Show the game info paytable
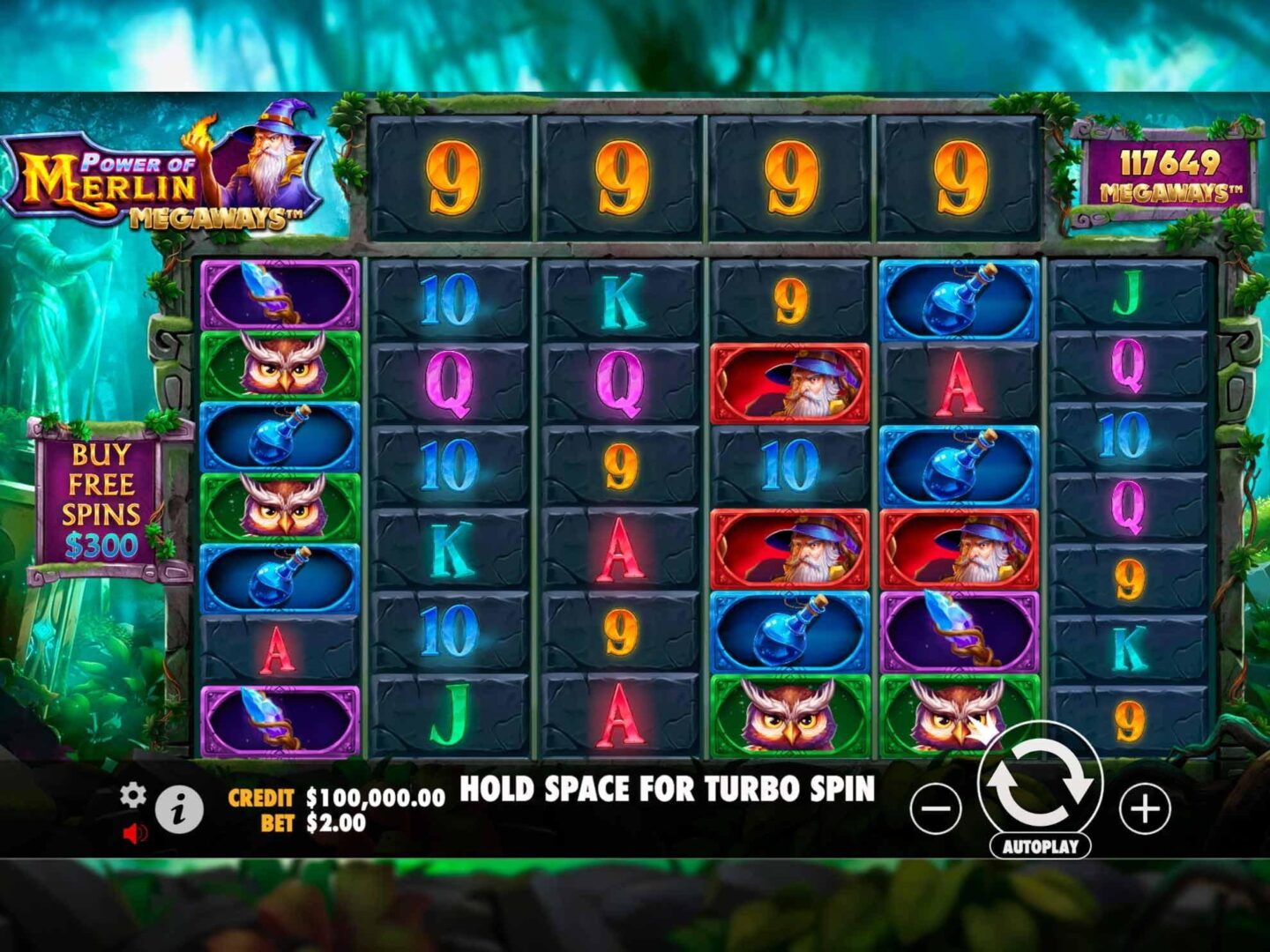 (x=179, y=809)
